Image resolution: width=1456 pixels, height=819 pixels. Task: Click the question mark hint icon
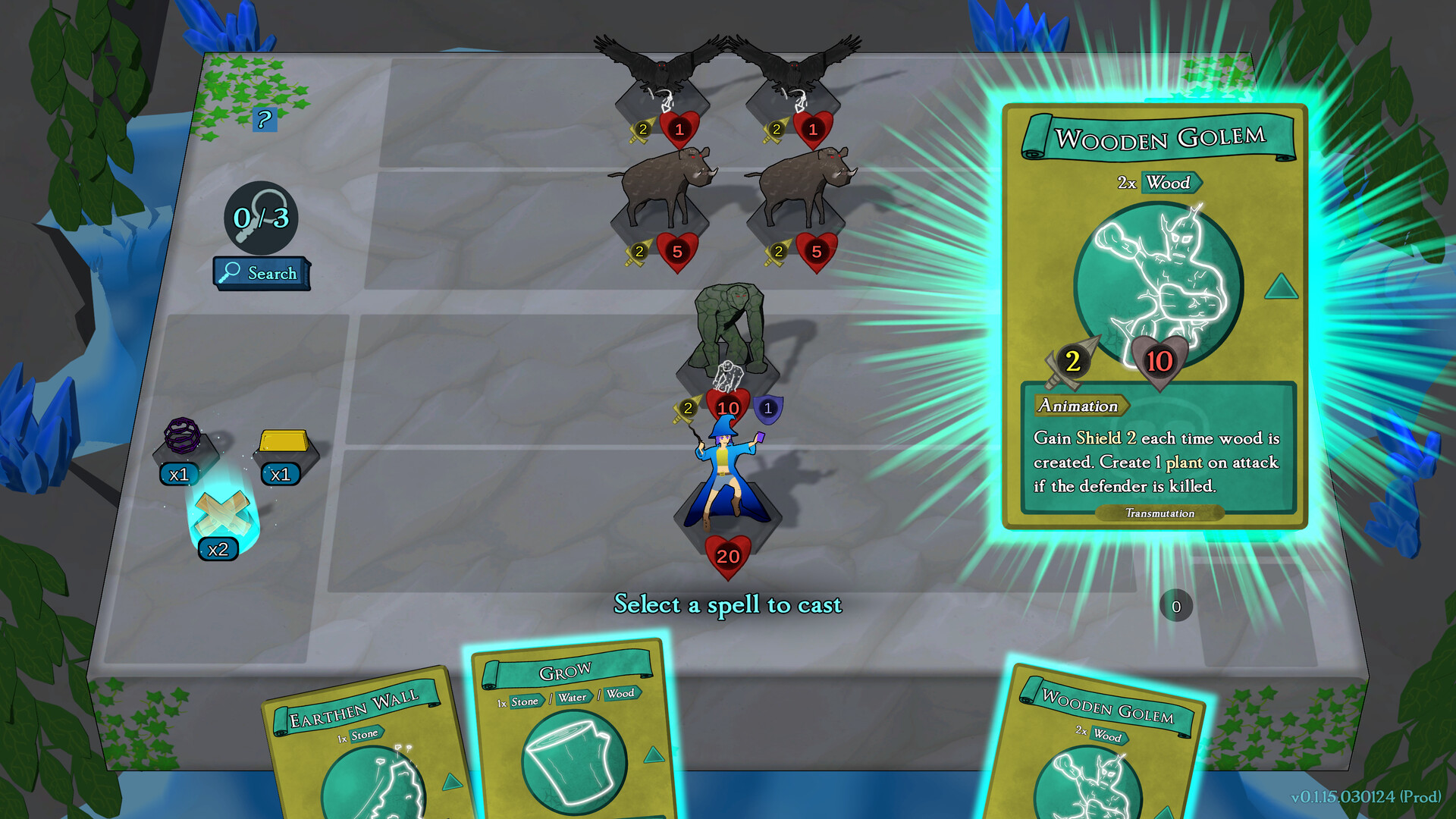[x=264, y=118]
